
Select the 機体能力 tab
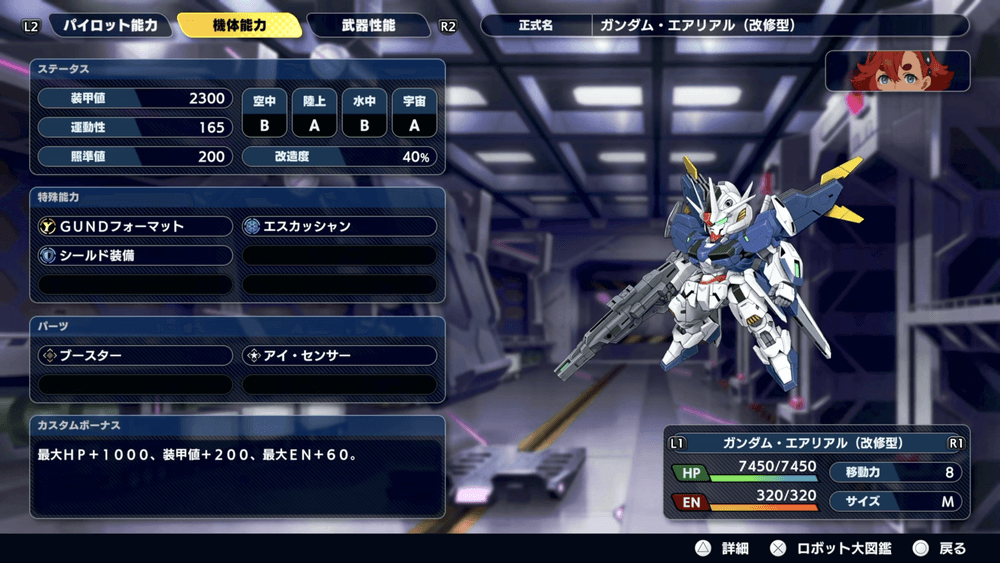point(240,25)
